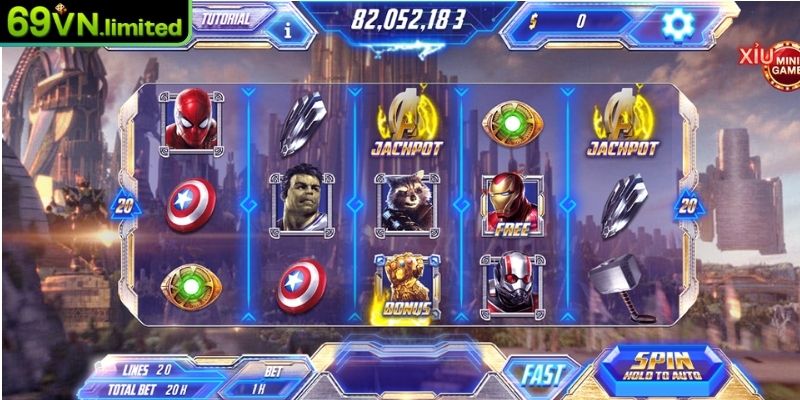Open the Tutorial screen
800x400 pixels.
pos(228,18)
